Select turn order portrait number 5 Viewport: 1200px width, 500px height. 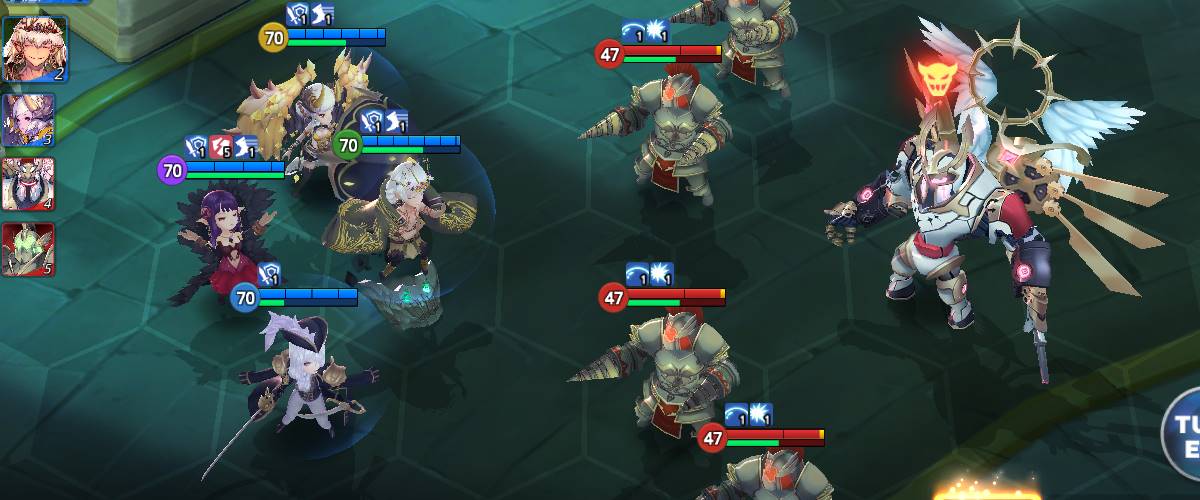click(x=29, y=250)
